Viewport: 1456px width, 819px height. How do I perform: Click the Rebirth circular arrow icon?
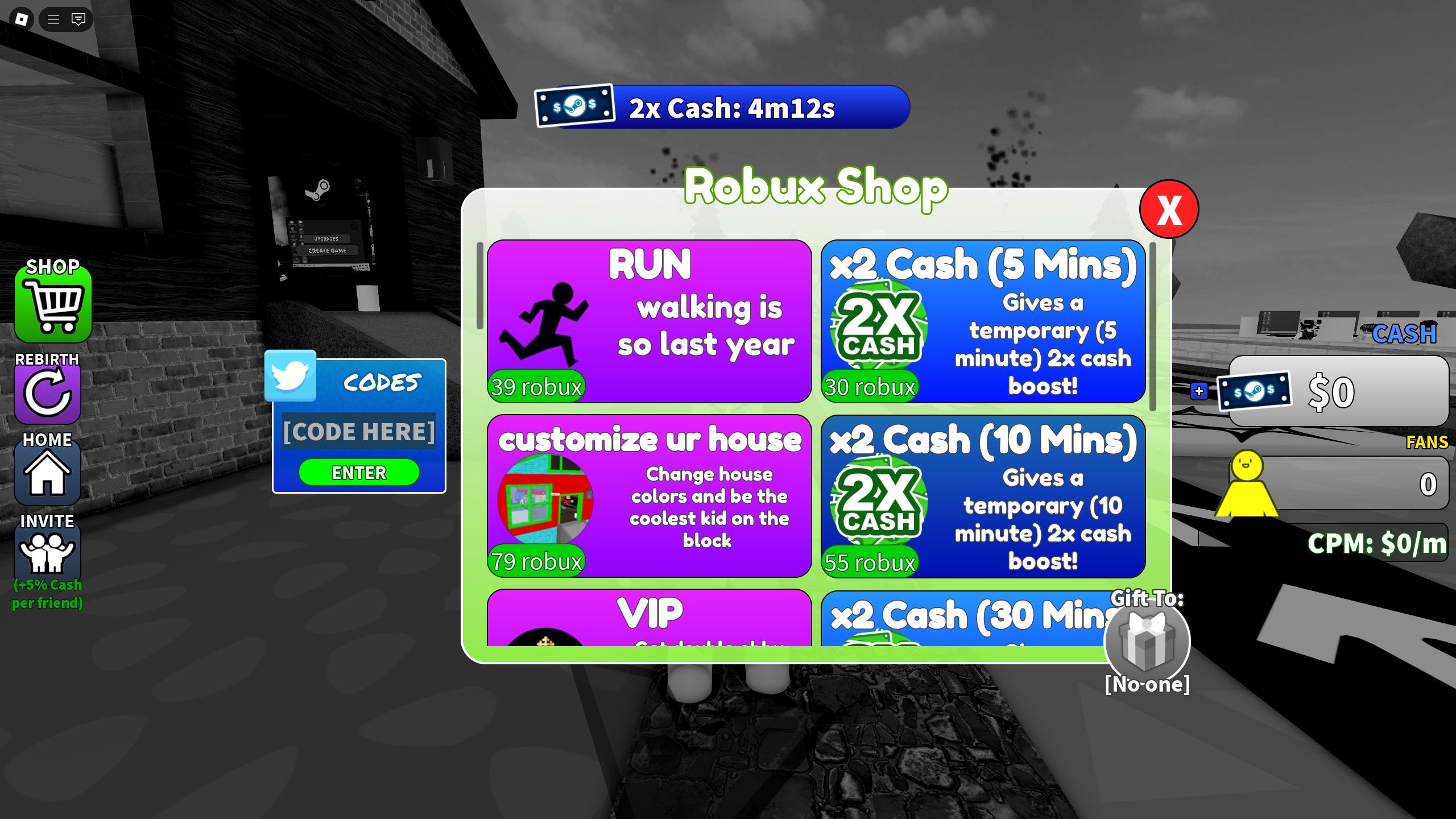(x=48, y=392)
